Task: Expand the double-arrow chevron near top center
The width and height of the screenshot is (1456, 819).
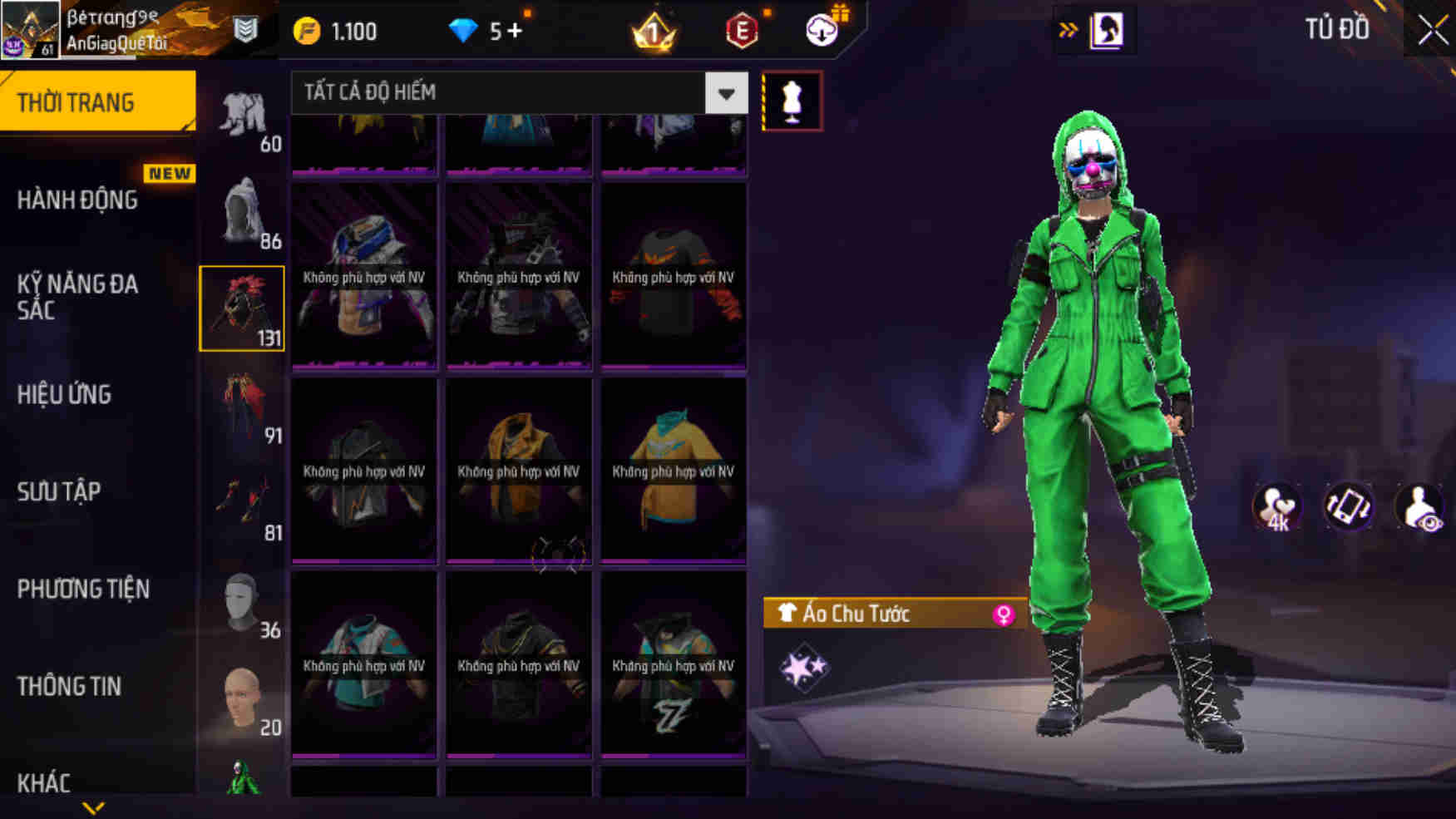Action: click(1067, 27)
